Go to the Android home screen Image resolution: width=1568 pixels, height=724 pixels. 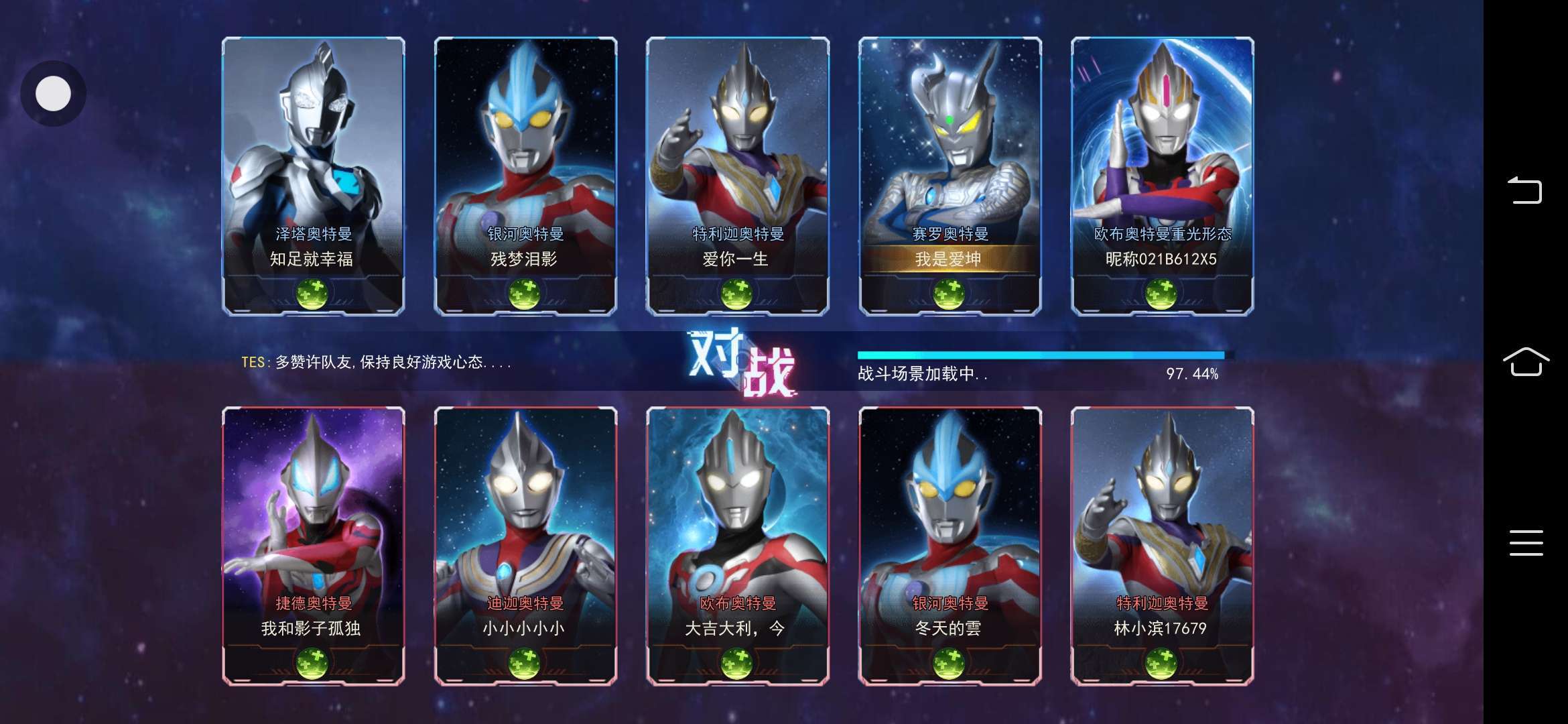tap(1526, 362)
